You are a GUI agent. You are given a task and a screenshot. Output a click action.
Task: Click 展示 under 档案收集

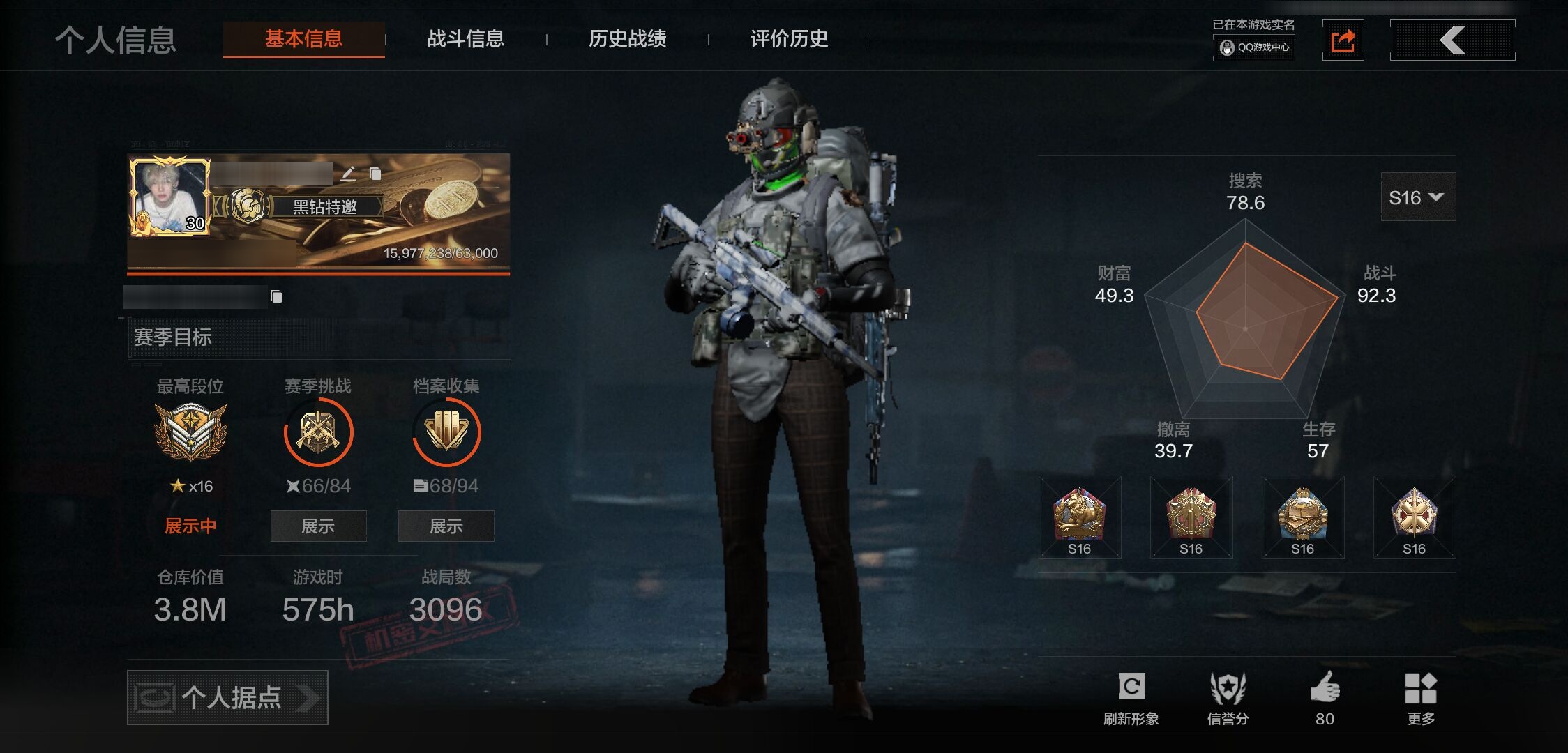(446, 526)
